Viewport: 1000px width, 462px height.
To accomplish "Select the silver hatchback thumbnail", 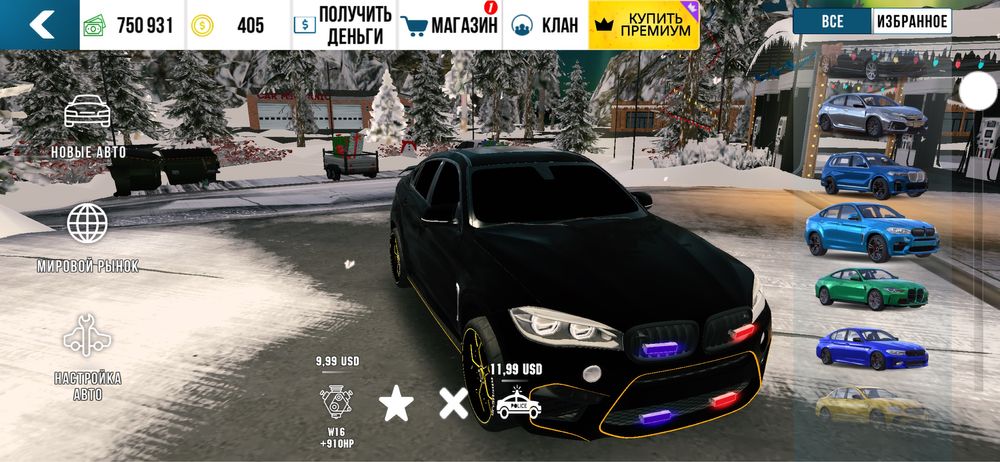I will [x=868, y=115].
